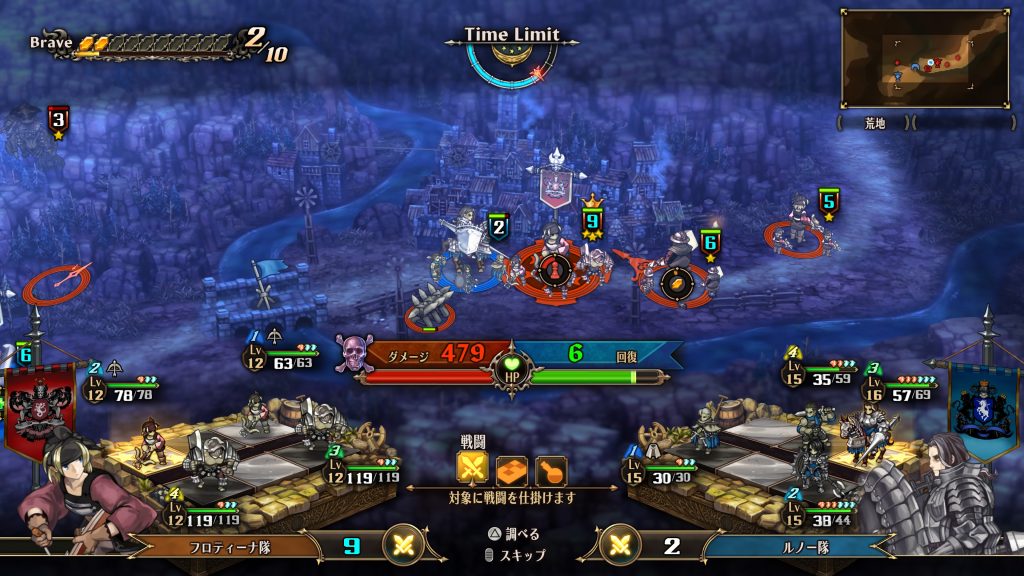This screenshot has height=576, width=1024.
Task: Select the crossed swords battle command
Action: 473,469
